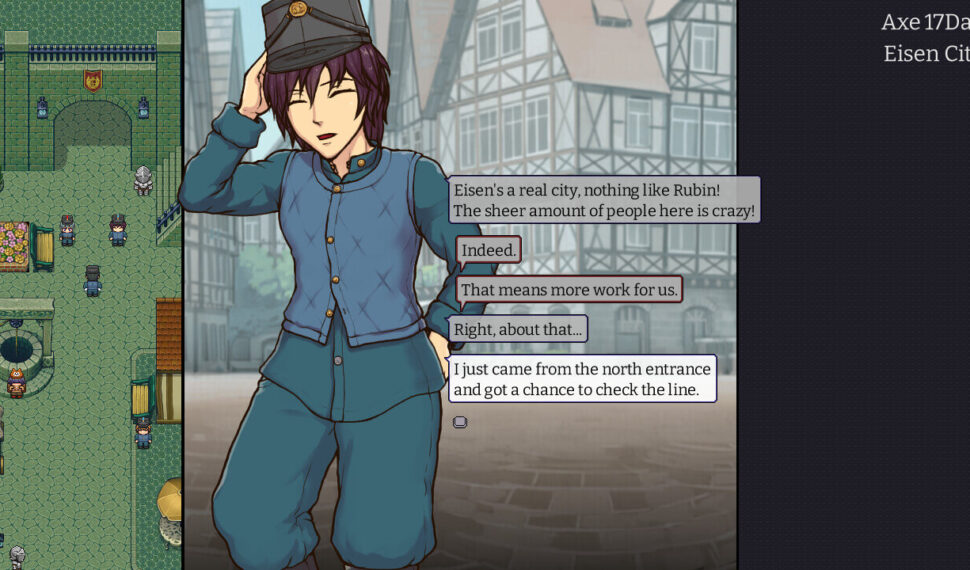Viewport: 970px width, 570px height.
Task: Advance the "I just came from the north entrance" bubble
Action: (582, 379)
